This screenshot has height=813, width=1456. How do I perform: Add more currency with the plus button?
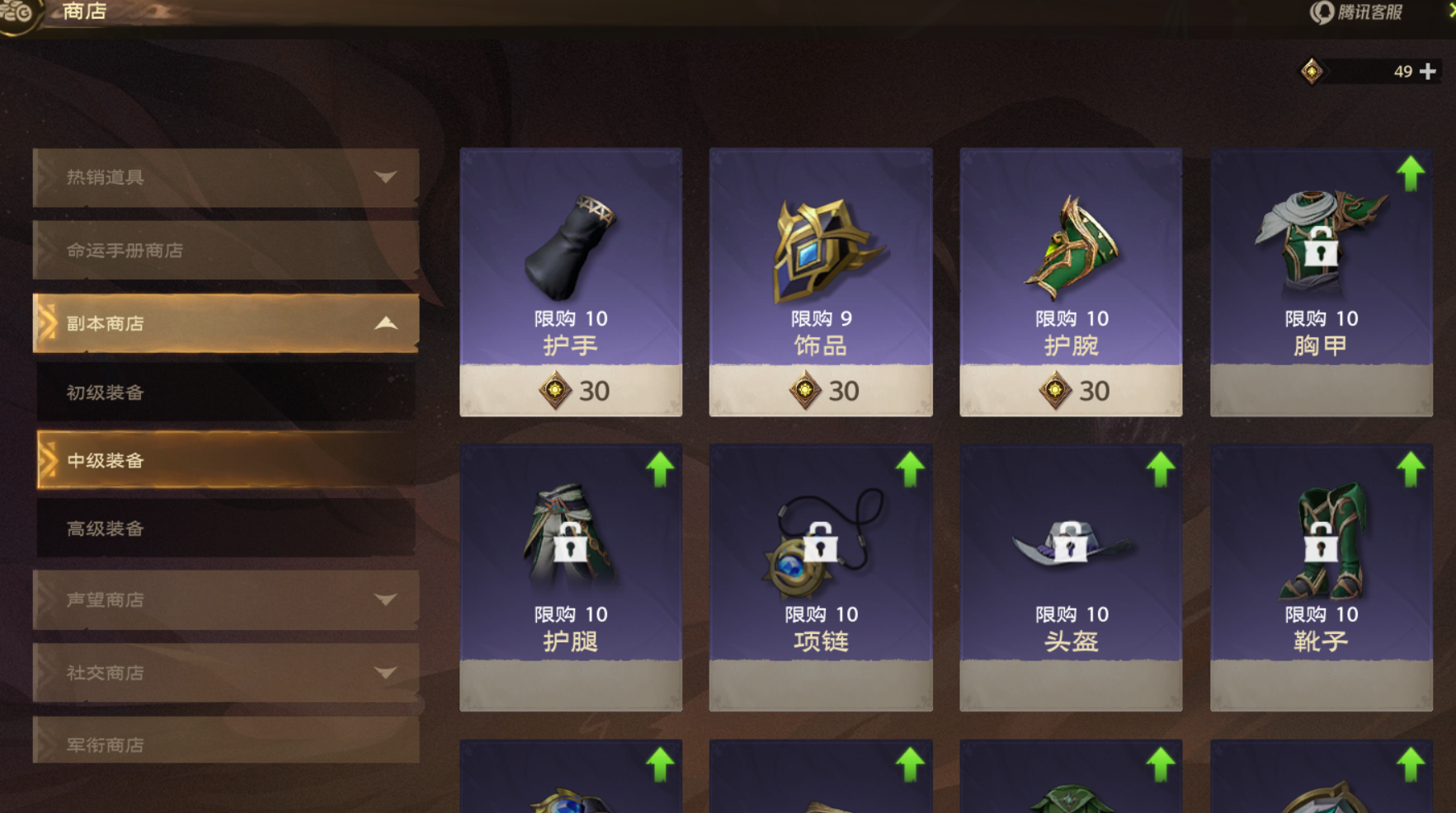point(1428,72)
